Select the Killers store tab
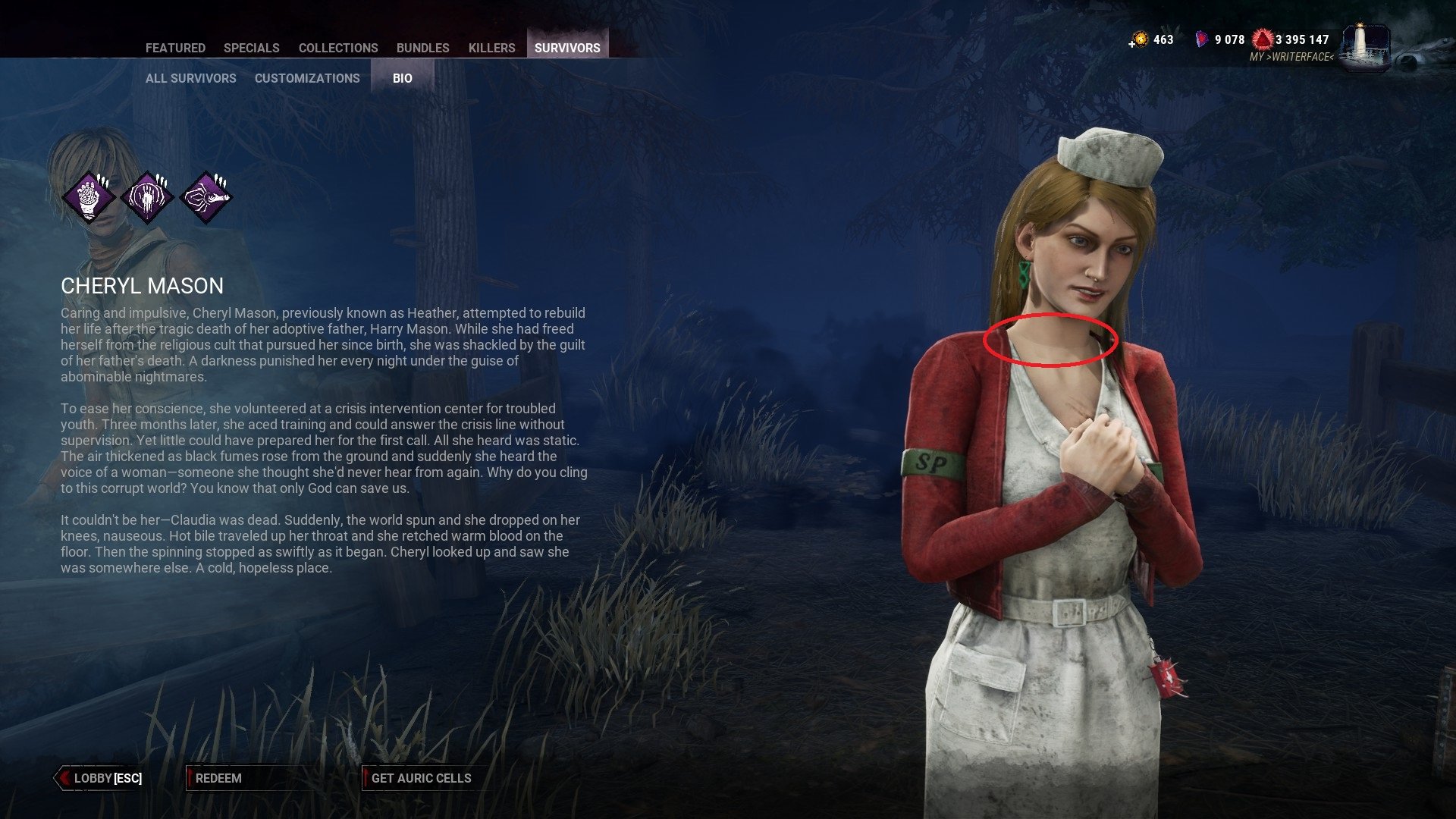The width and height of the screenshot is (1456, 819). tap(491, 48)
